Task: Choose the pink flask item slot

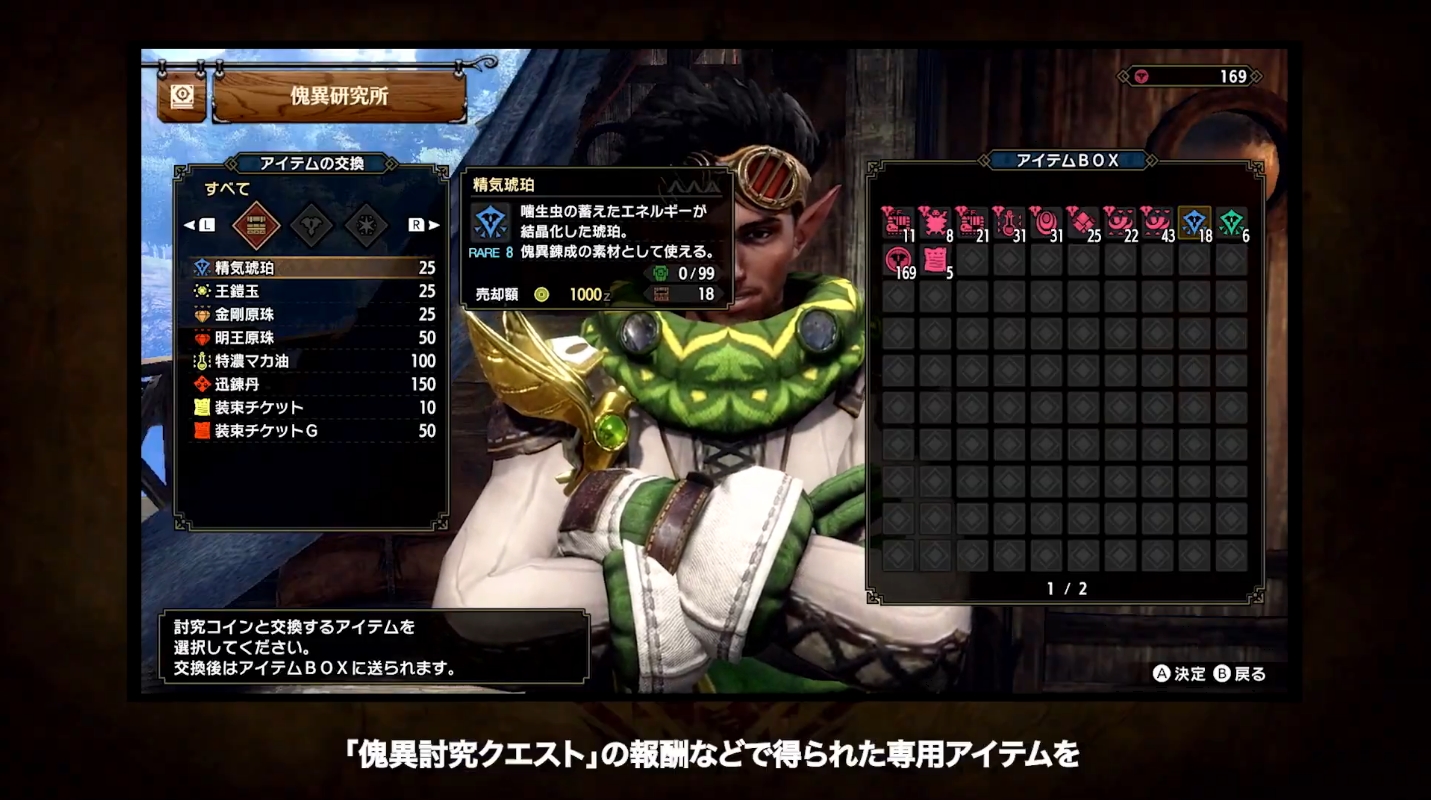Action: tap(1009, 222)
